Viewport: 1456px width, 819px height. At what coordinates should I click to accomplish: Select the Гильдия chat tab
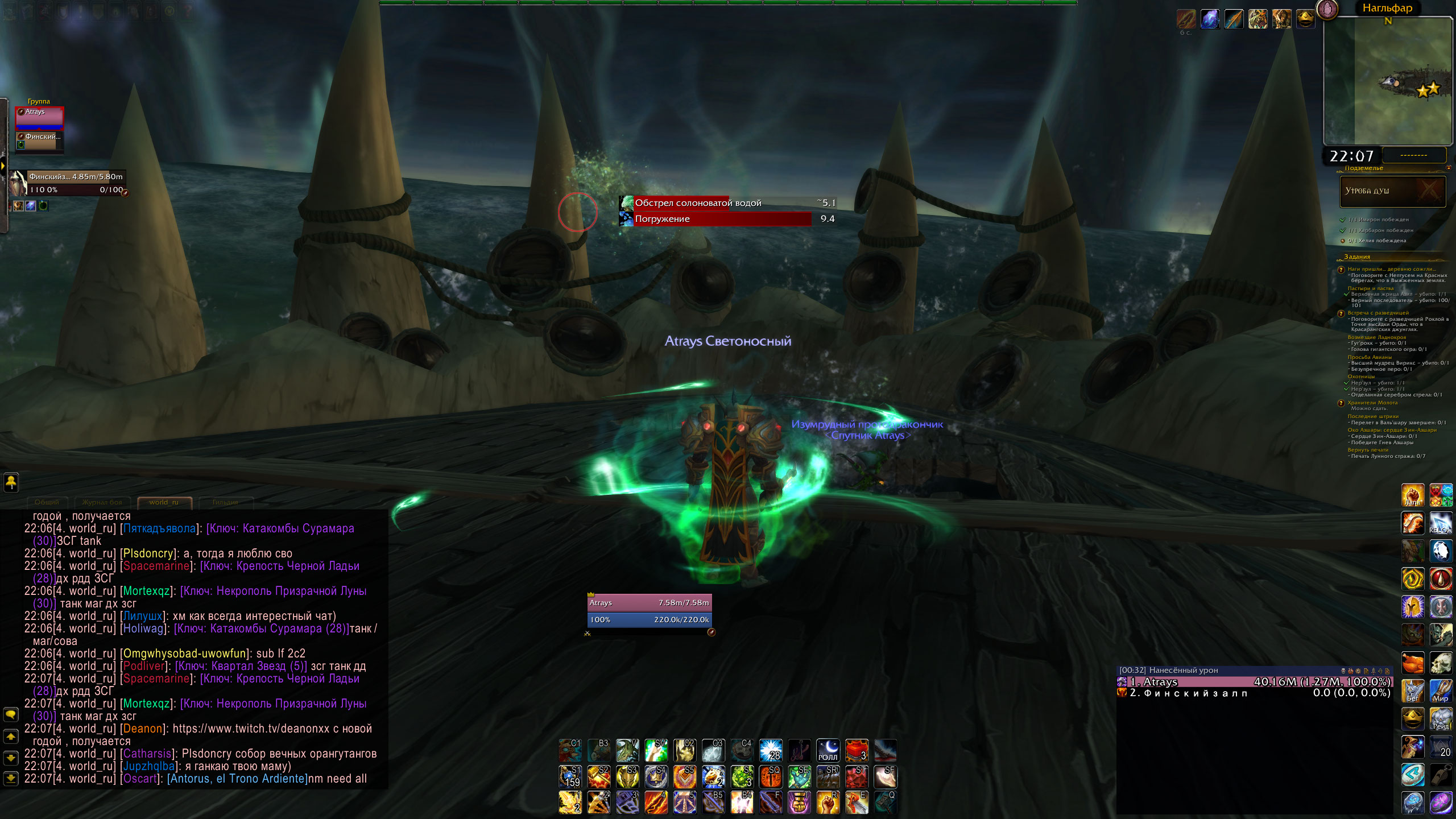pos(225,502)
